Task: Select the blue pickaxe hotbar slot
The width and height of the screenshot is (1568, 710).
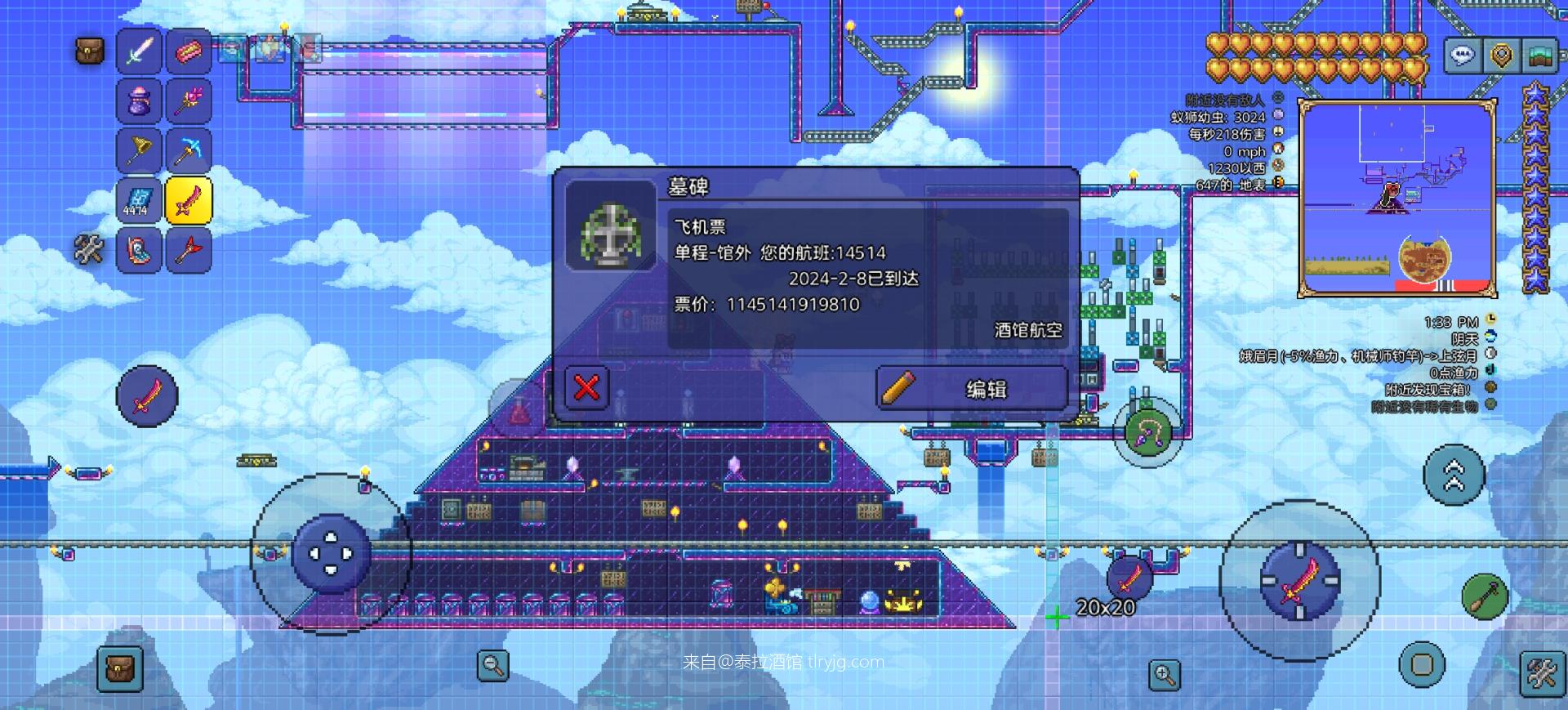Action: (x=189, y=150)
